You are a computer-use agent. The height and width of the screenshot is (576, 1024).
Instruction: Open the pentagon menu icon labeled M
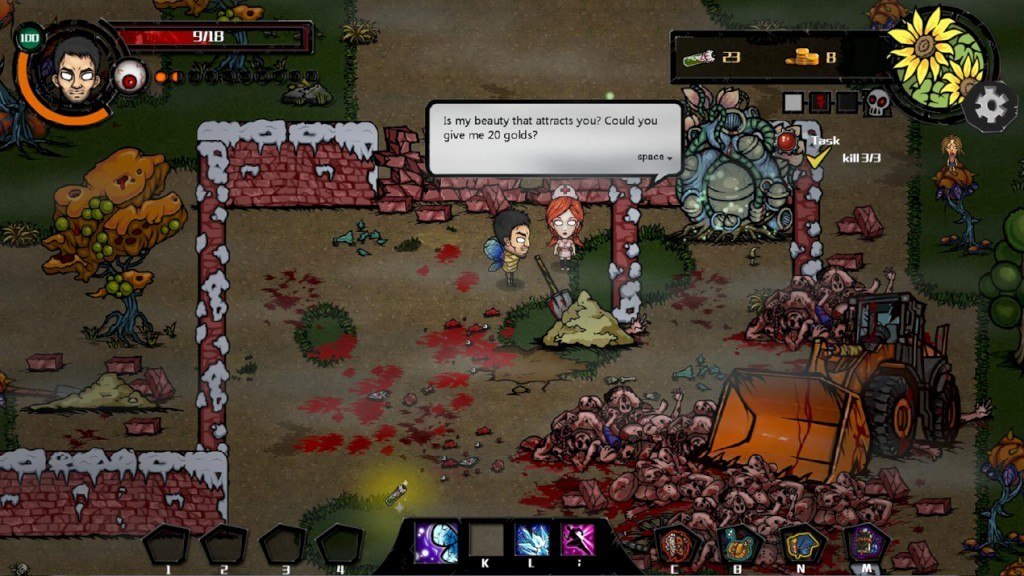865,545
